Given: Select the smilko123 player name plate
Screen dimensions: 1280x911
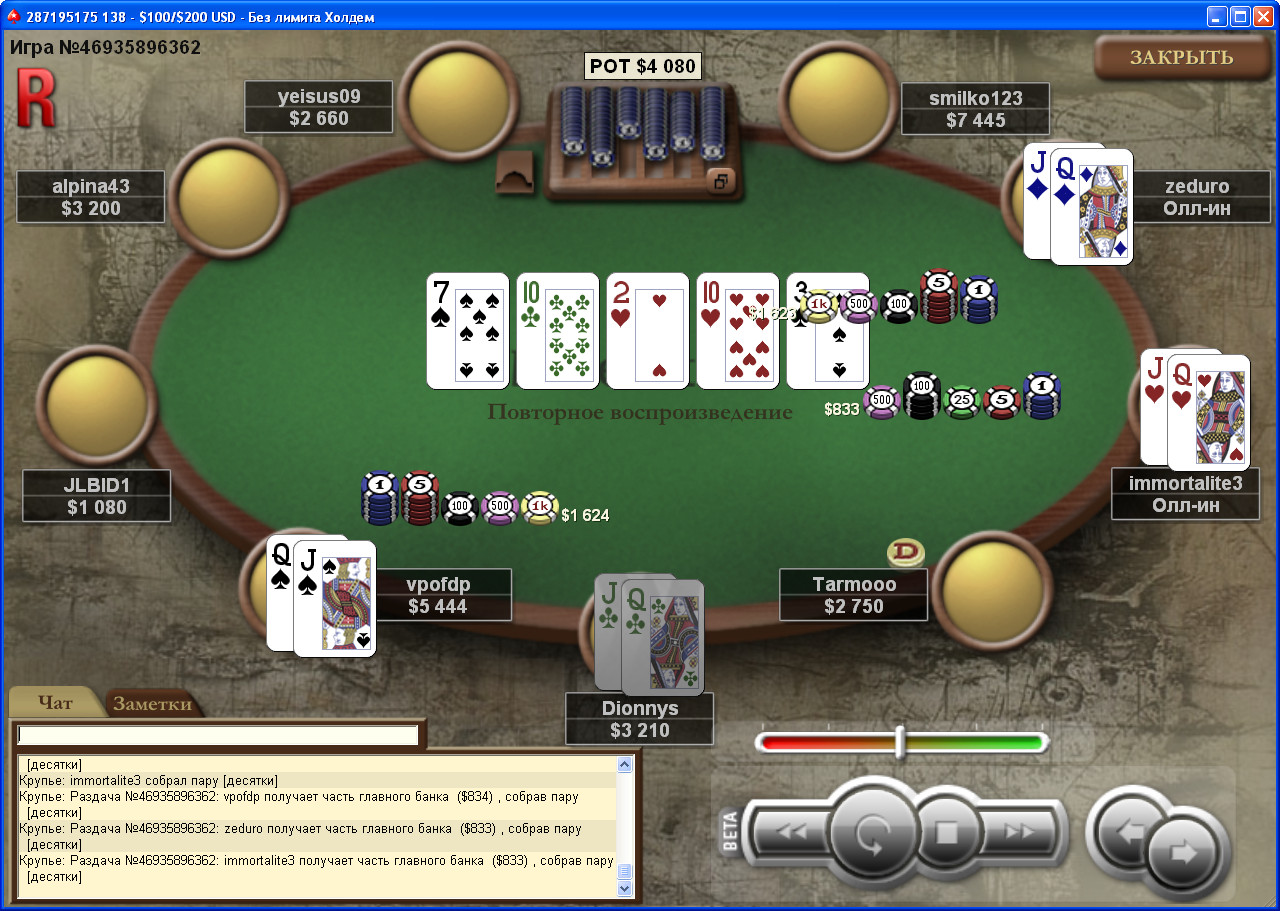Looking at the screenshot, I should click(x=975, y=109).
